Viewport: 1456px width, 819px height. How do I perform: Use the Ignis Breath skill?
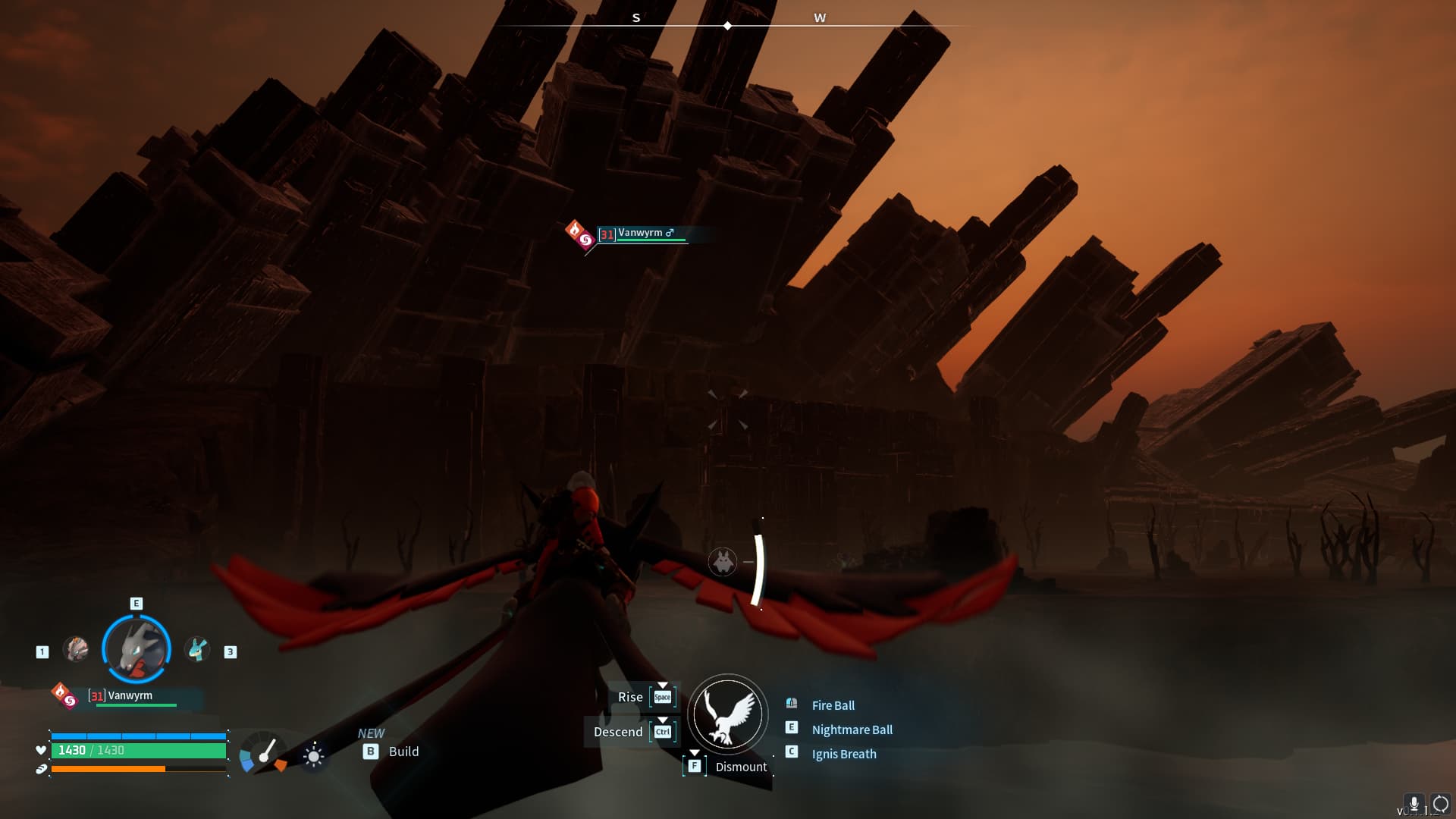pos(843,754)
